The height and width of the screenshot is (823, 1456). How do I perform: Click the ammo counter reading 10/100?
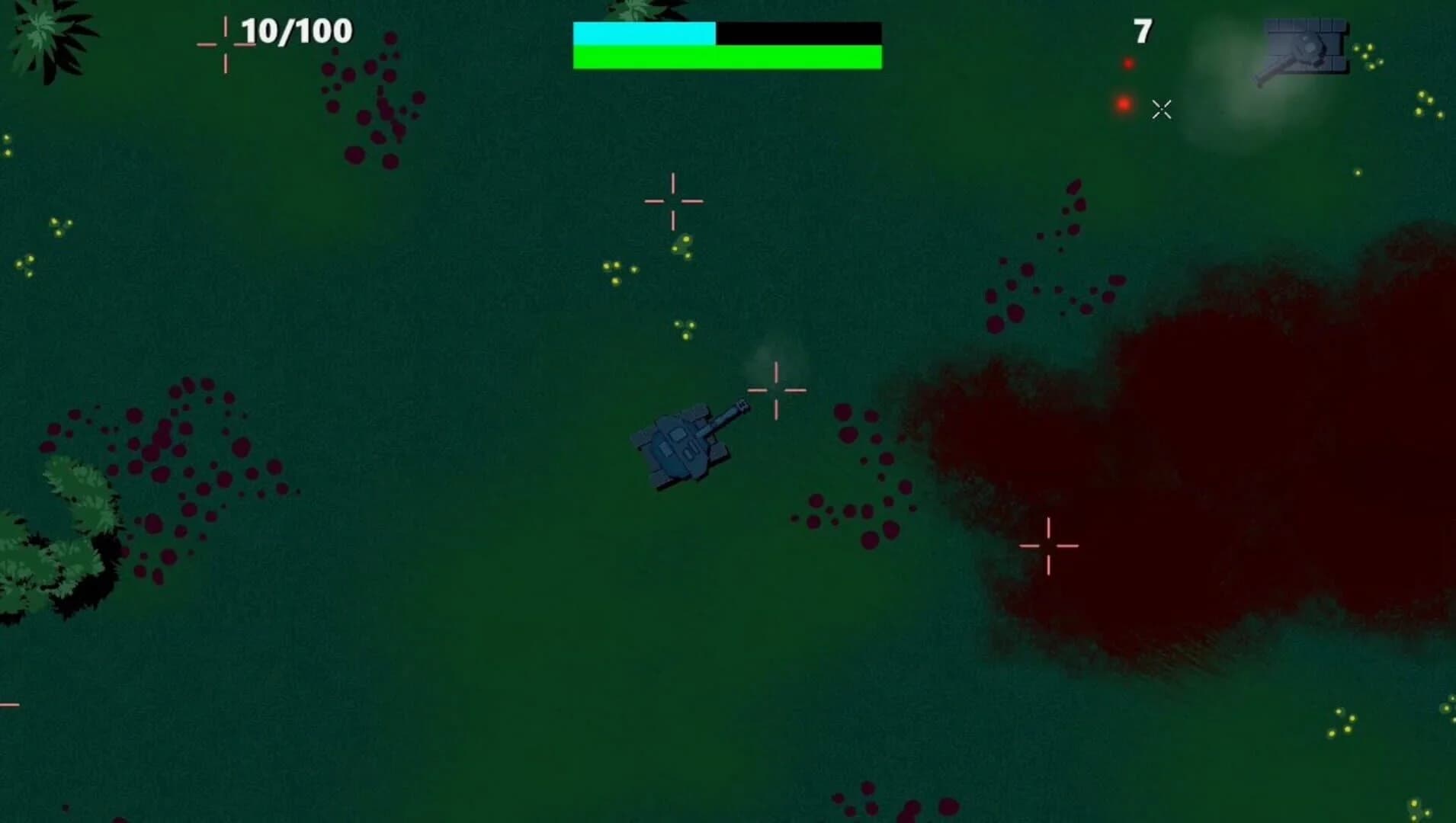point(293,32)
